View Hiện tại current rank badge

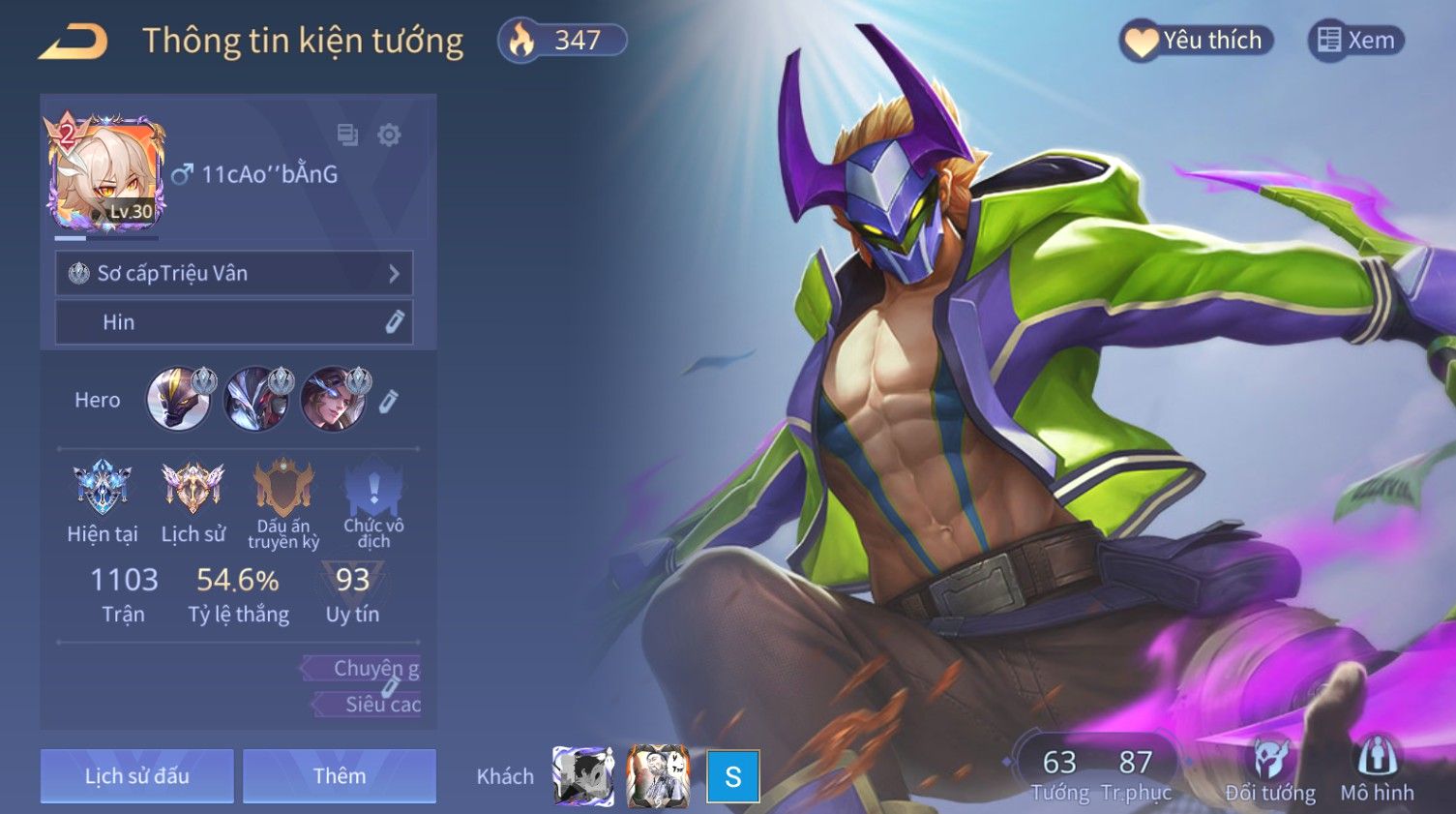coord(103,502)
